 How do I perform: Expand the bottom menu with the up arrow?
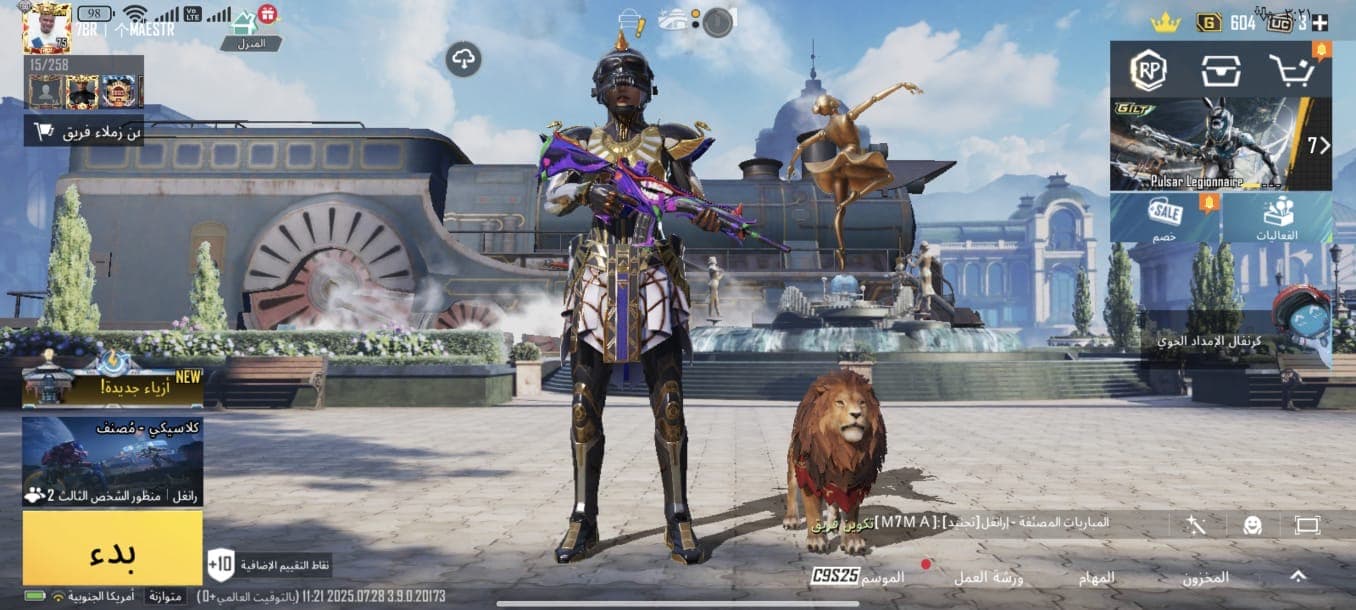(1297, 576)
